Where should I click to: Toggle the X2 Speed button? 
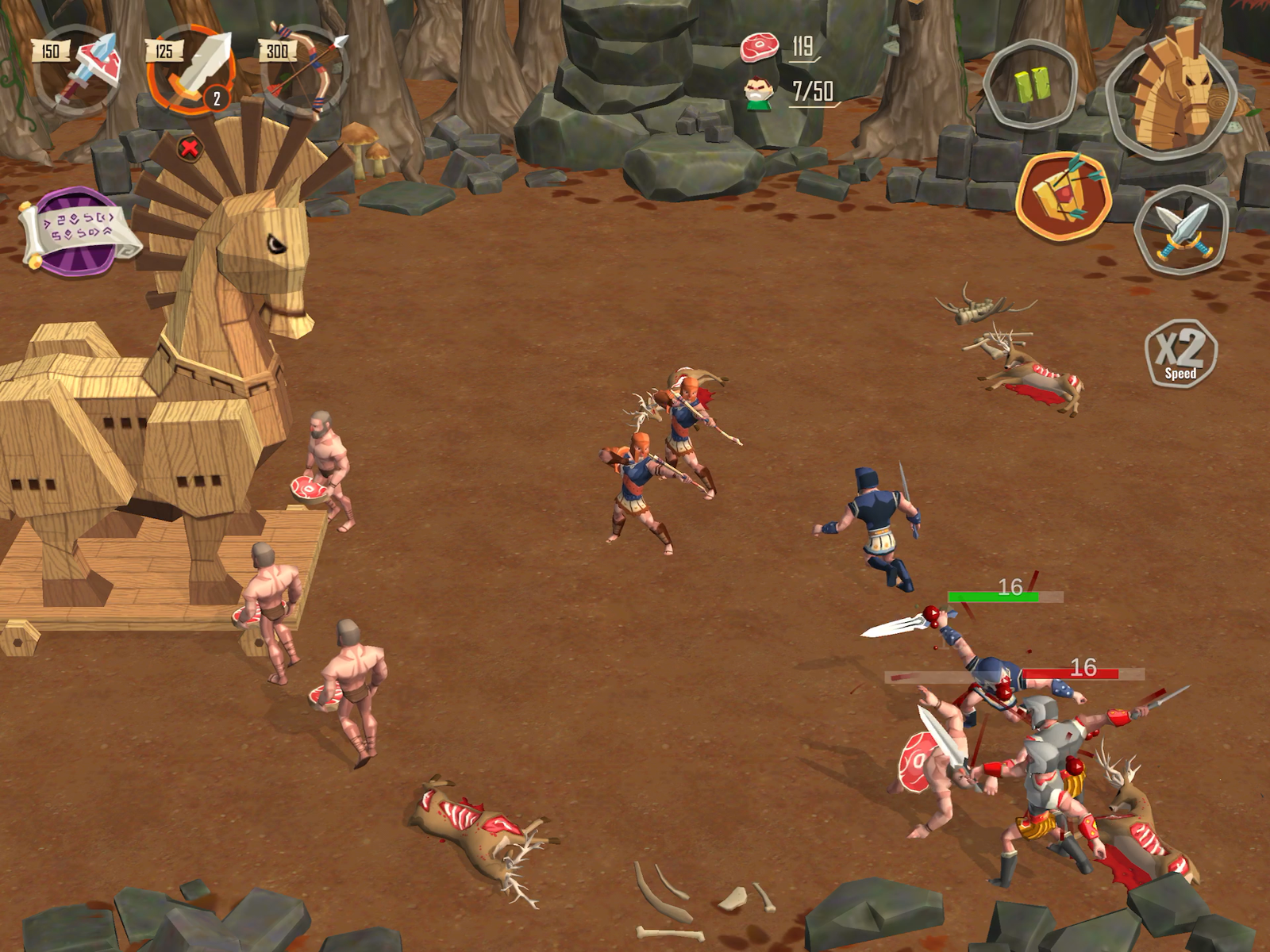tap(1180, 353)
